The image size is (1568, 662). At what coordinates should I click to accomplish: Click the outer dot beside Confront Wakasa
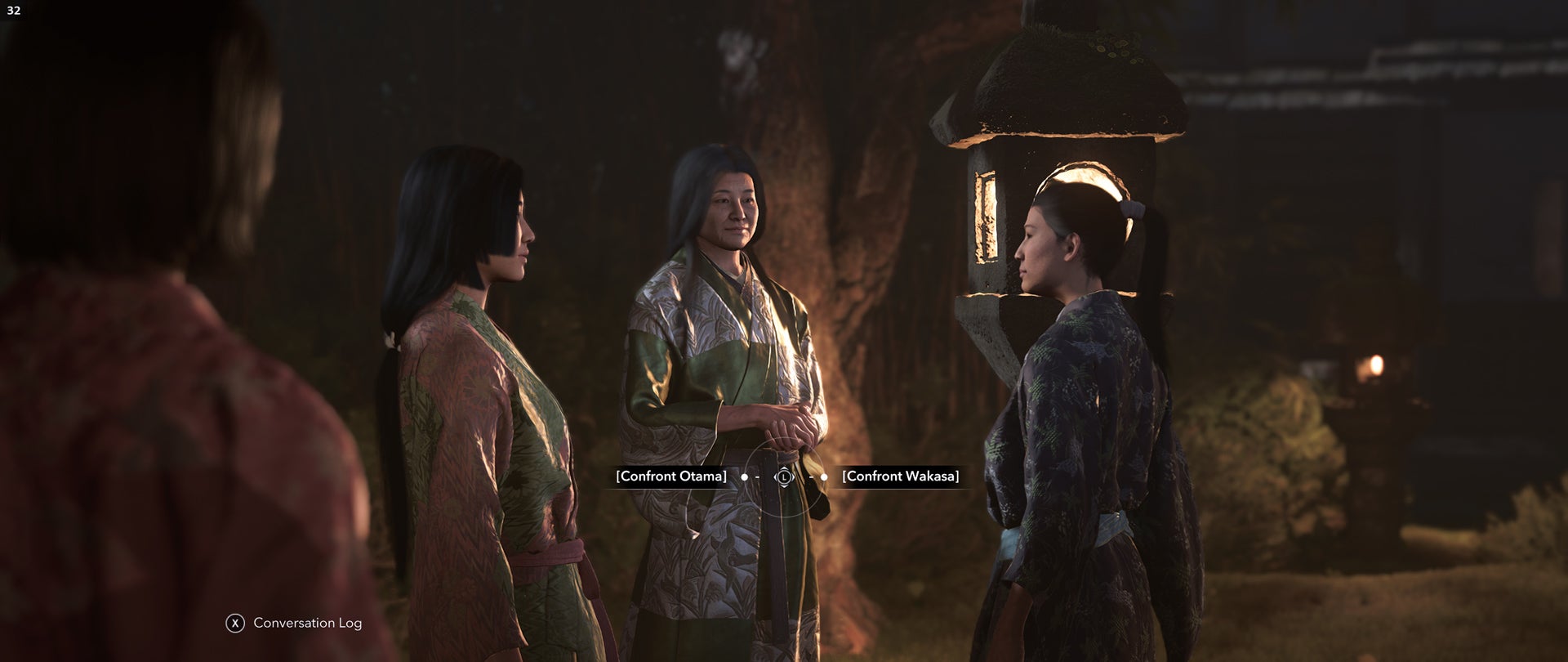point(824,477)
